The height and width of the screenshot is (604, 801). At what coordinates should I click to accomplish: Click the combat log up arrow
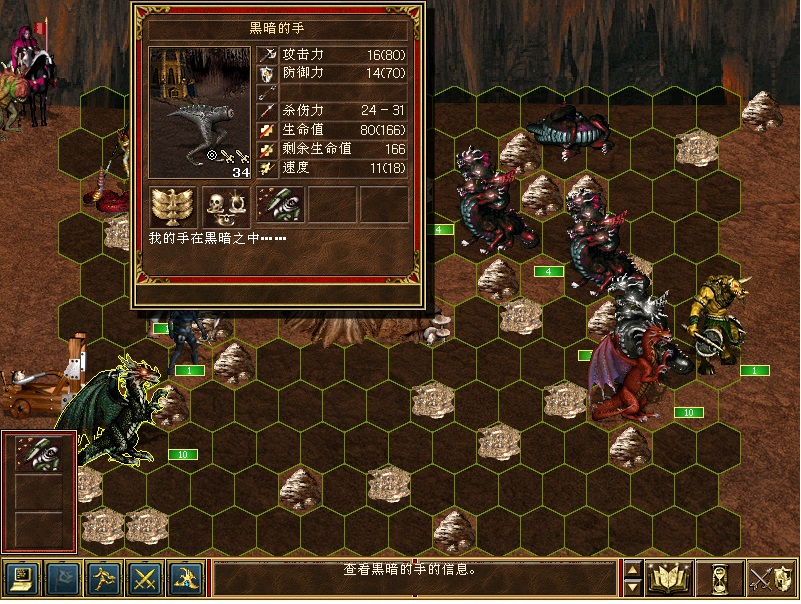click(632, 569)
